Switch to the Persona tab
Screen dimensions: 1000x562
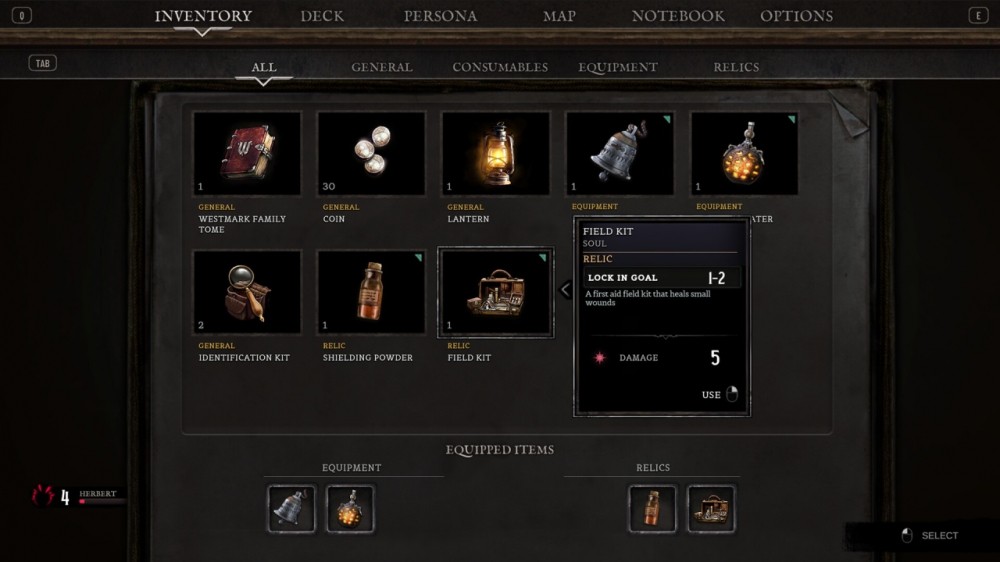[440, 16]
